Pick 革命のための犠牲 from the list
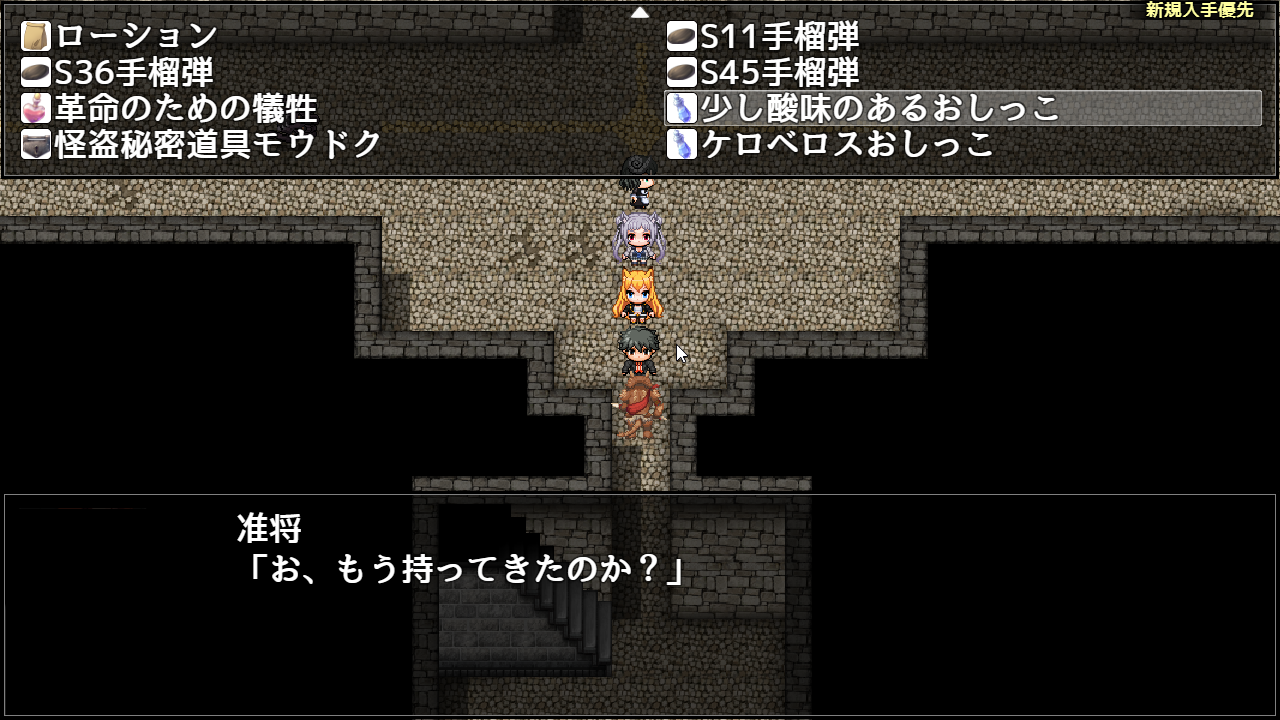Image resolution: width=1280 pixels, height=720 pixels. point(186,108)
